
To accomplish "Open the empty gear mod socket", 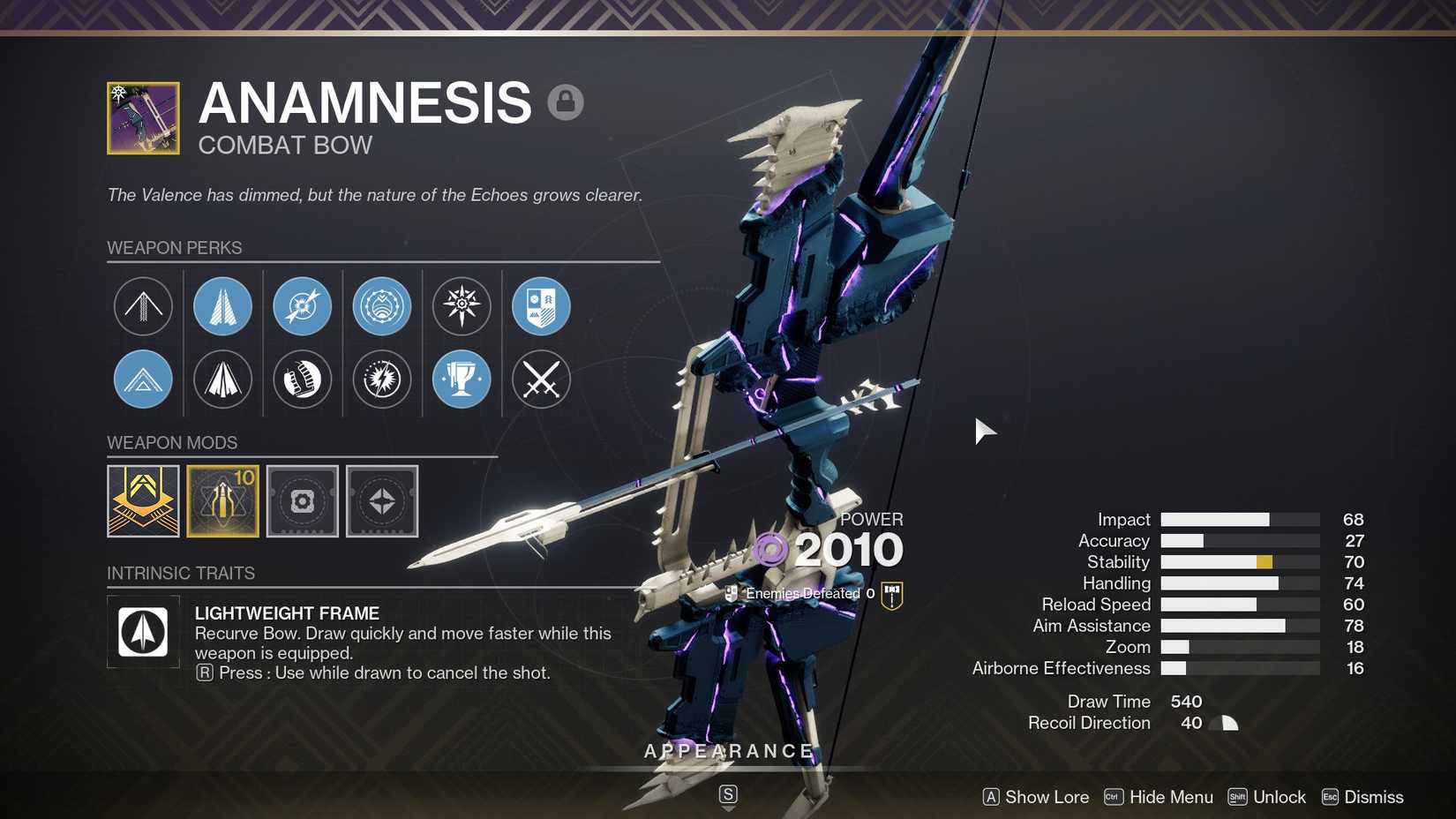I will [303, 500].
